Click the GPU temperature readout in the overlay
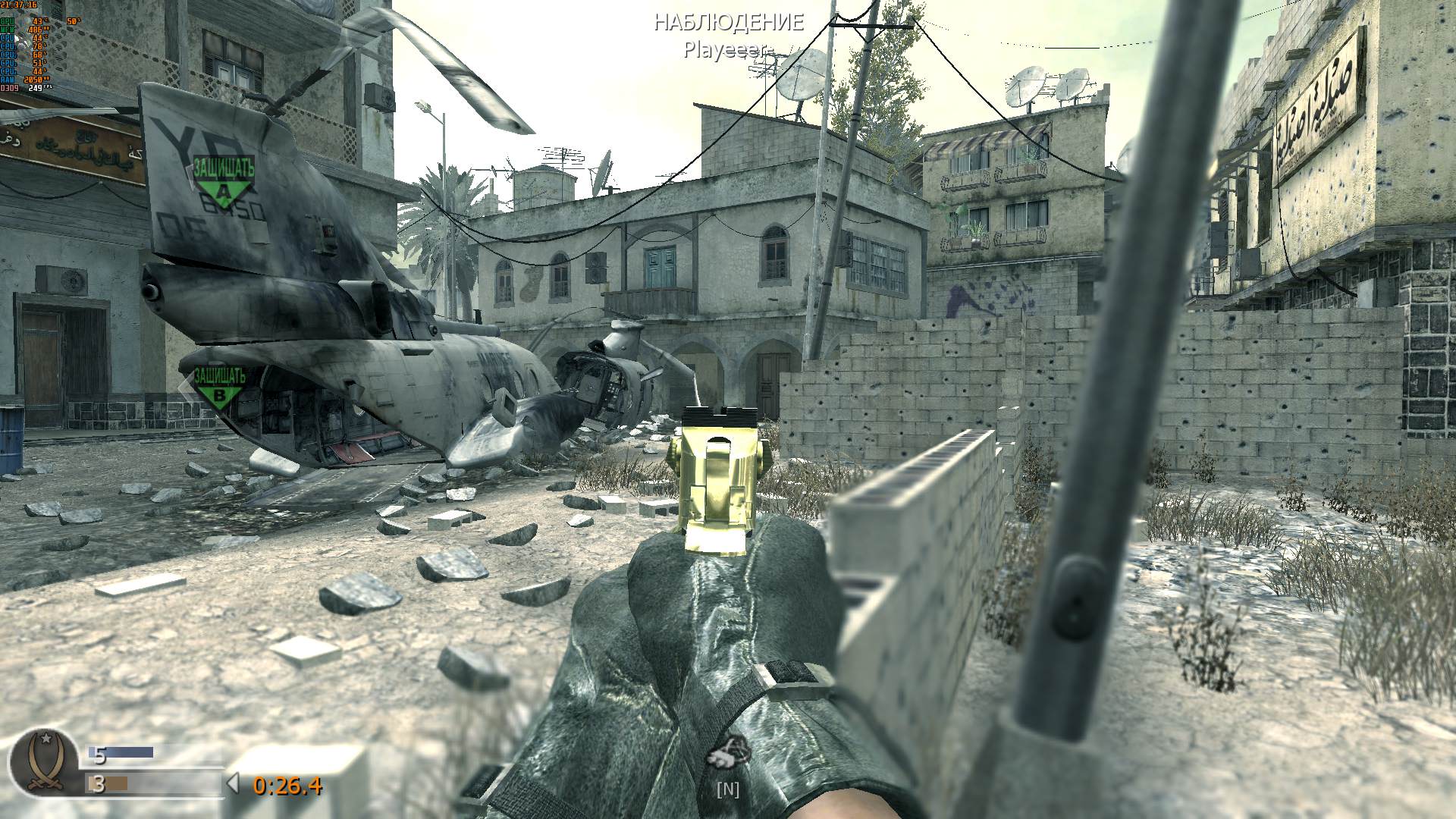 (x=39, y=21)
